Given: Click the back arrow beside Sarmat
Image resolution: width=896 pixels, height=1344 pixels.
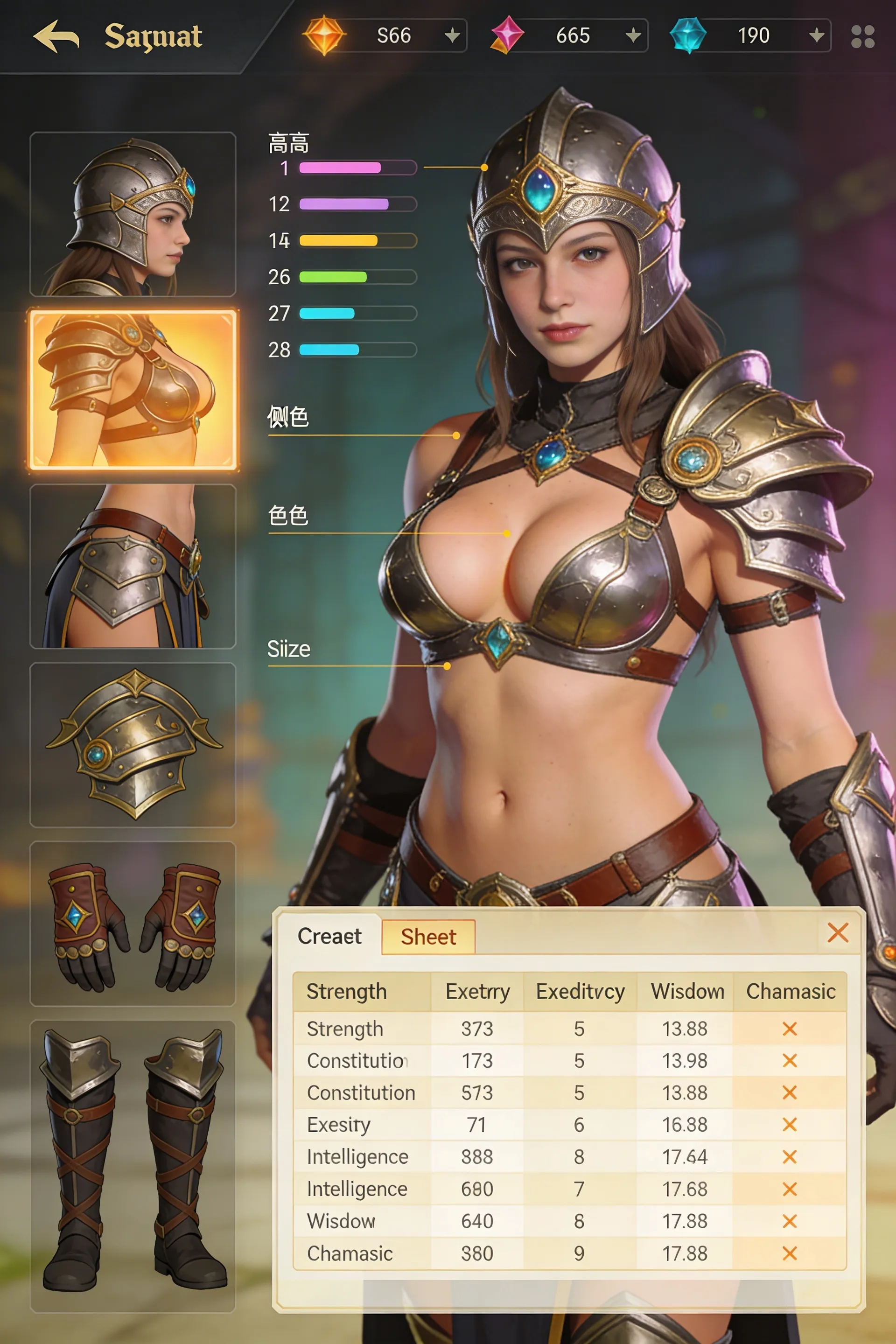Looking at the screenshot, I should click(x=57, y=35).
